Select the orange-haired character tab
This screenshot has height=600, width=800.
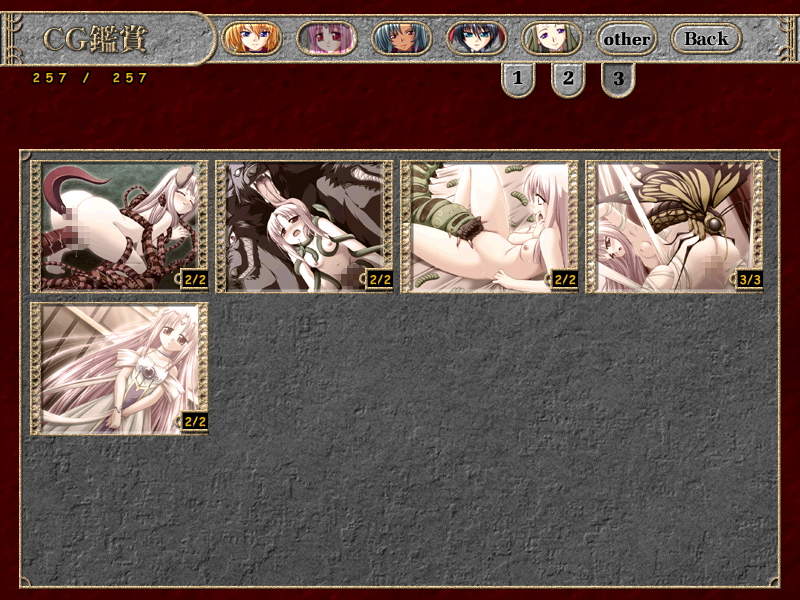coord(251,38)
